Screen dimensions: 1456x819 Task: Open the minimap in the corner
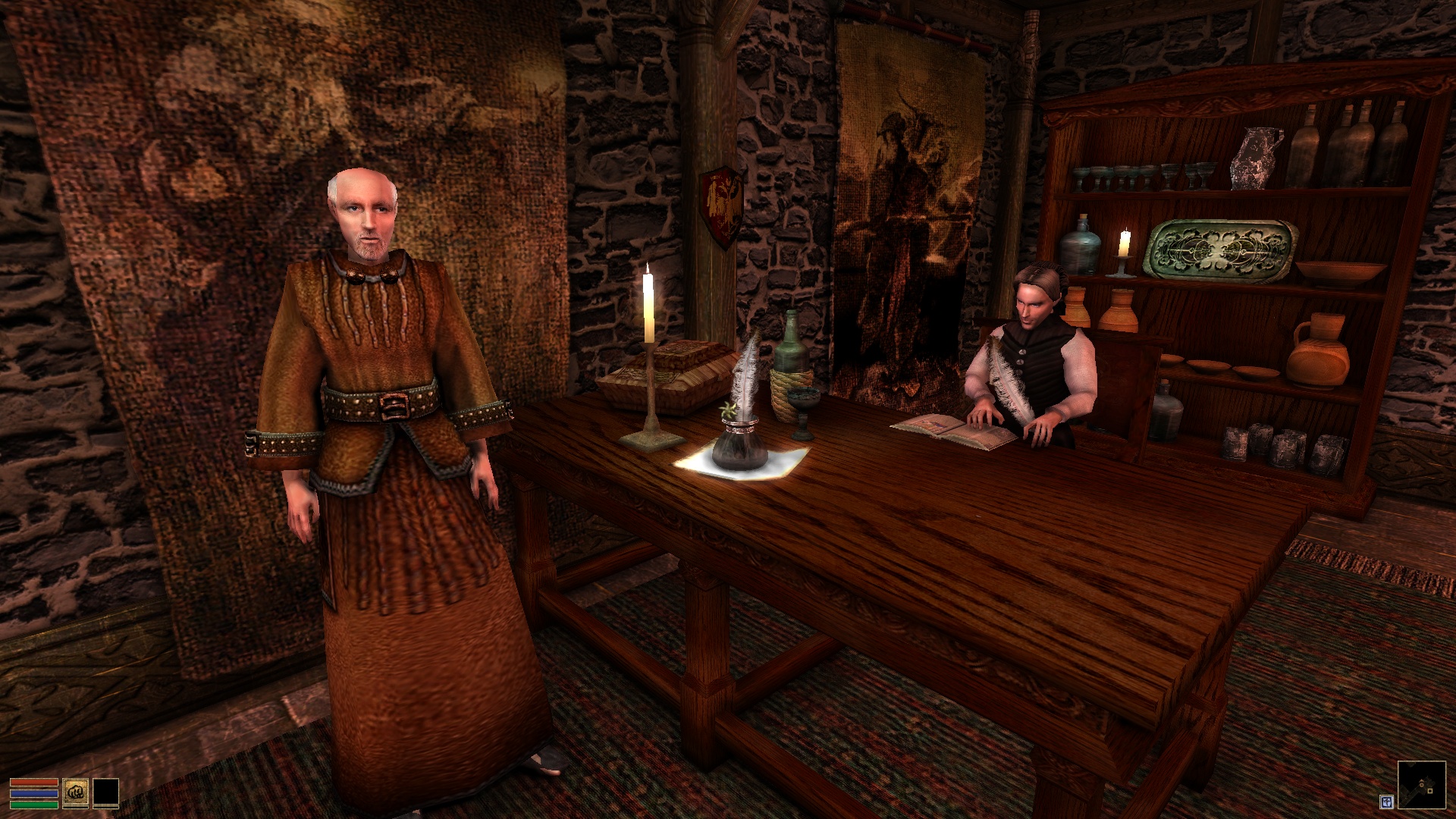pos(1421,789)
